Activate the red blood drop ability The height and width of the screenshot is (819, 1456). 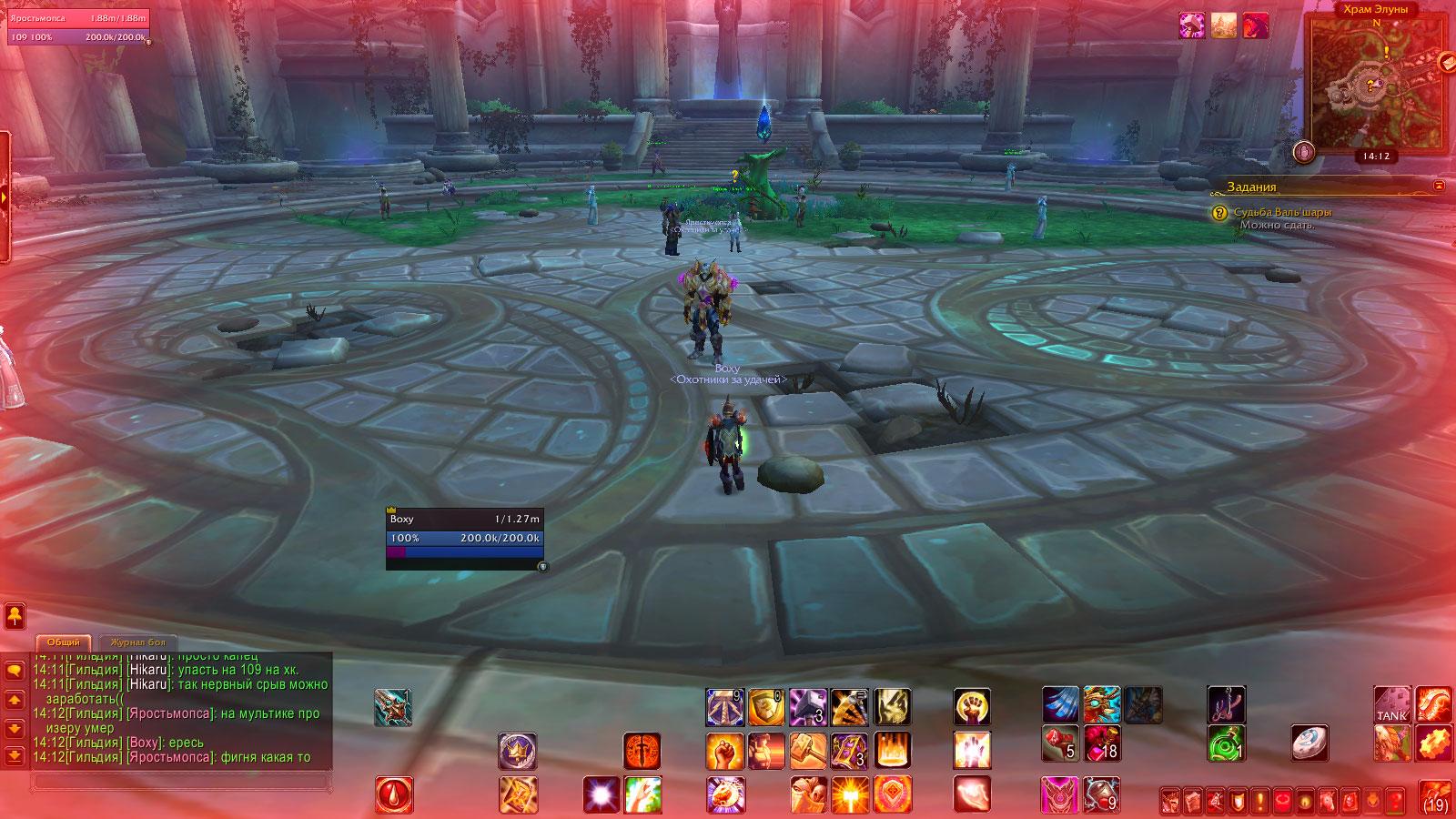point(394,794)
